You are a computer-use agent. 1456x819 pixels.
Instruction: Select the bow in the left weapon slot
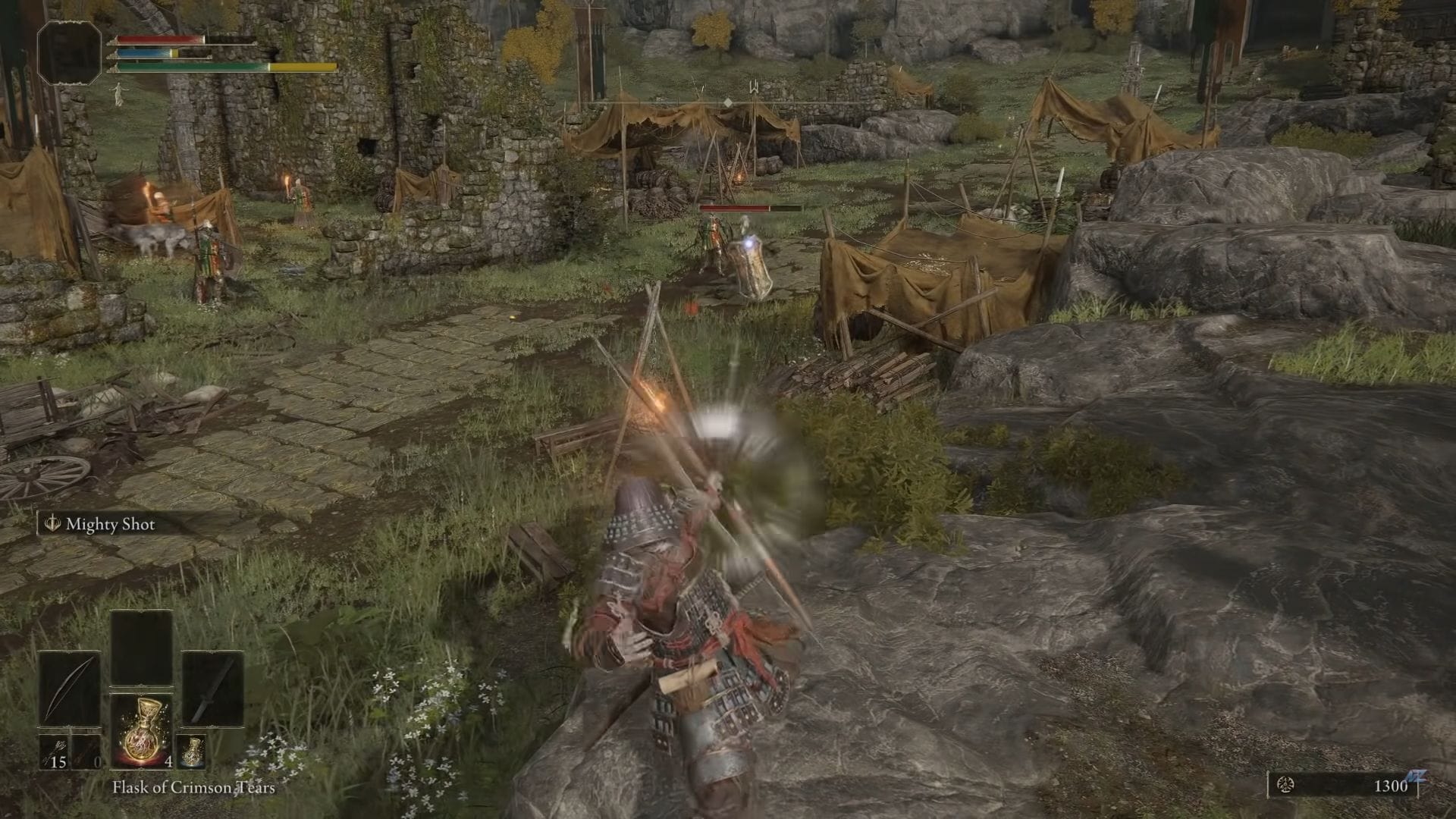(71, 689)
